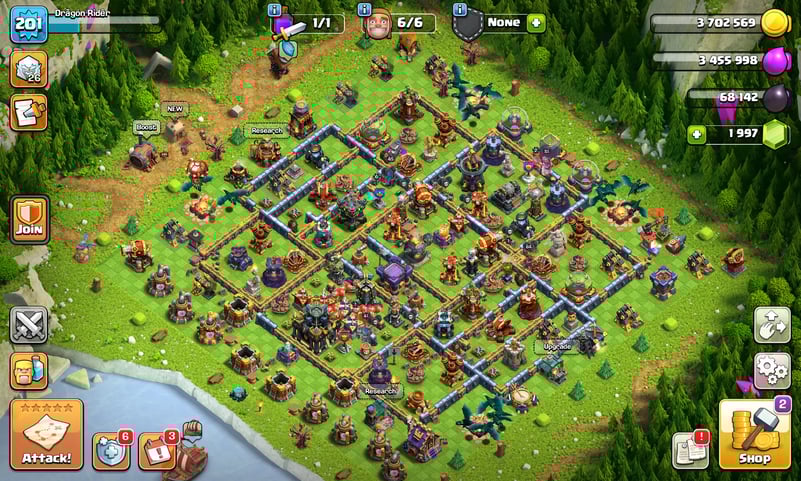Viewport: 801px width, 481px height.
Task: Add a shield with the green plus
Action: (x=536, y=22)
